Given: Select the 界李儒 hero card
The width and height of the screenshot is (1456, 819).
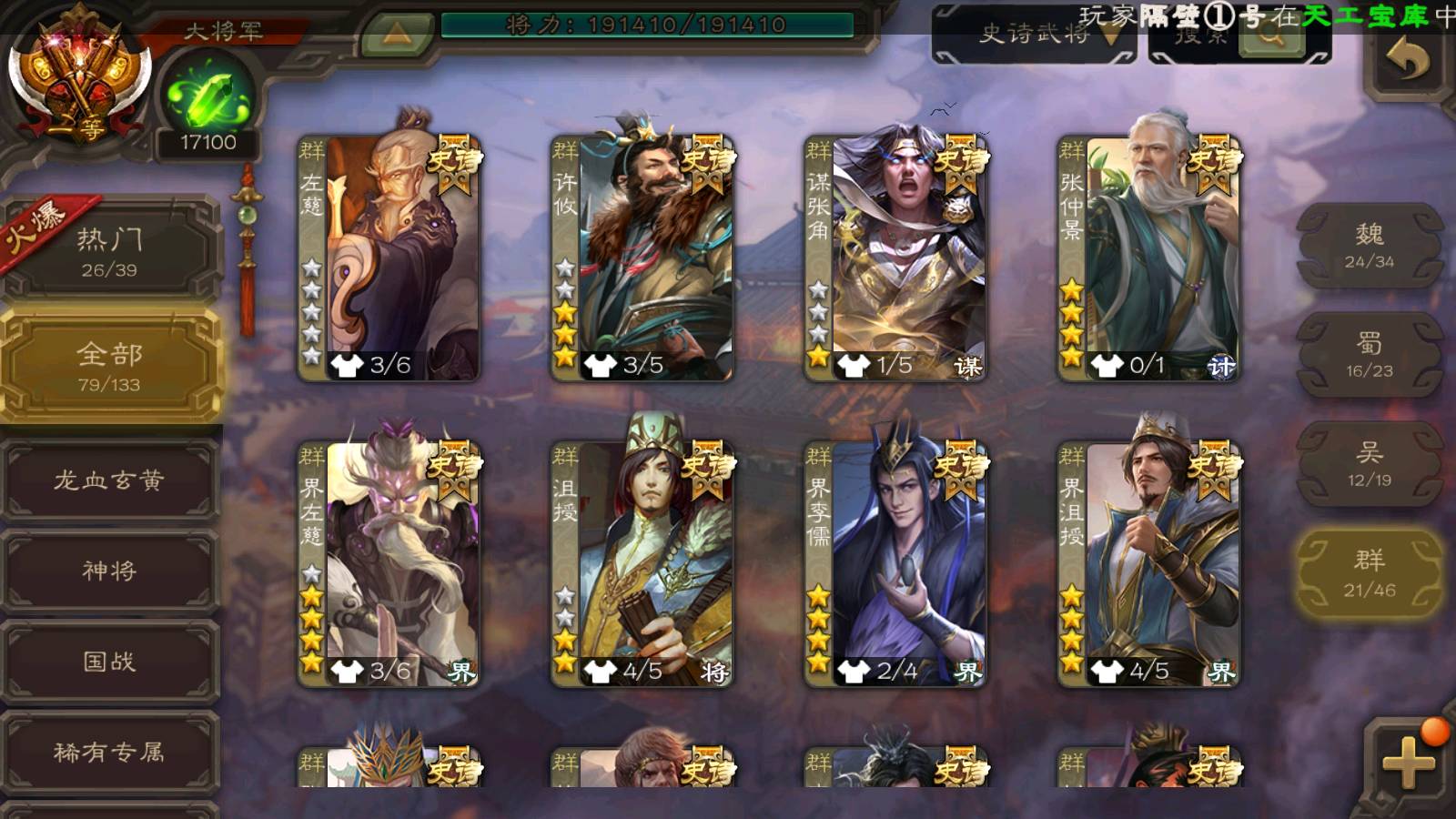Looking at the screenshot, I should 895,564.
